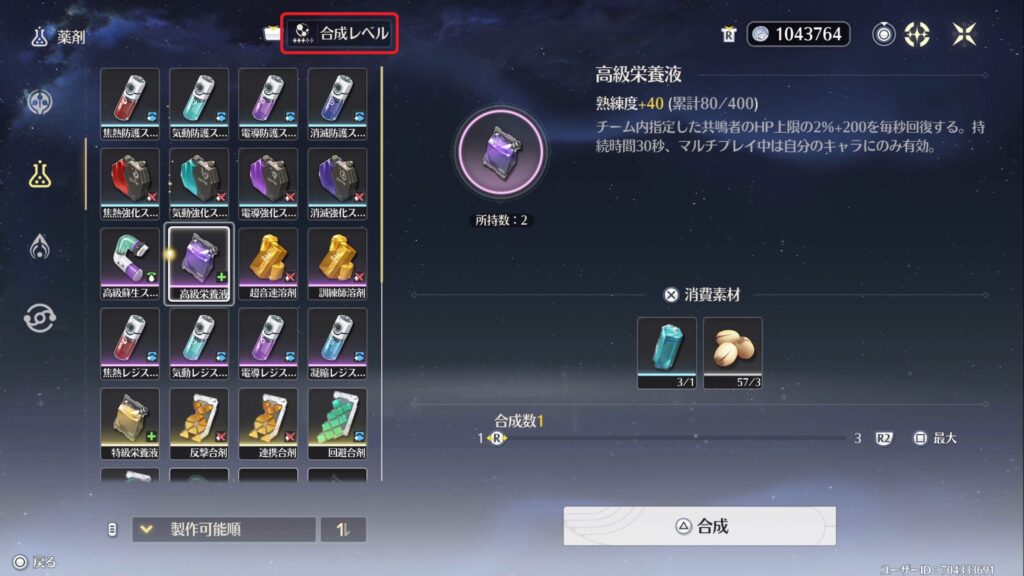Open the 製作可能順 sort dropdown
The image size is (1024, 576).
[224, 529]
